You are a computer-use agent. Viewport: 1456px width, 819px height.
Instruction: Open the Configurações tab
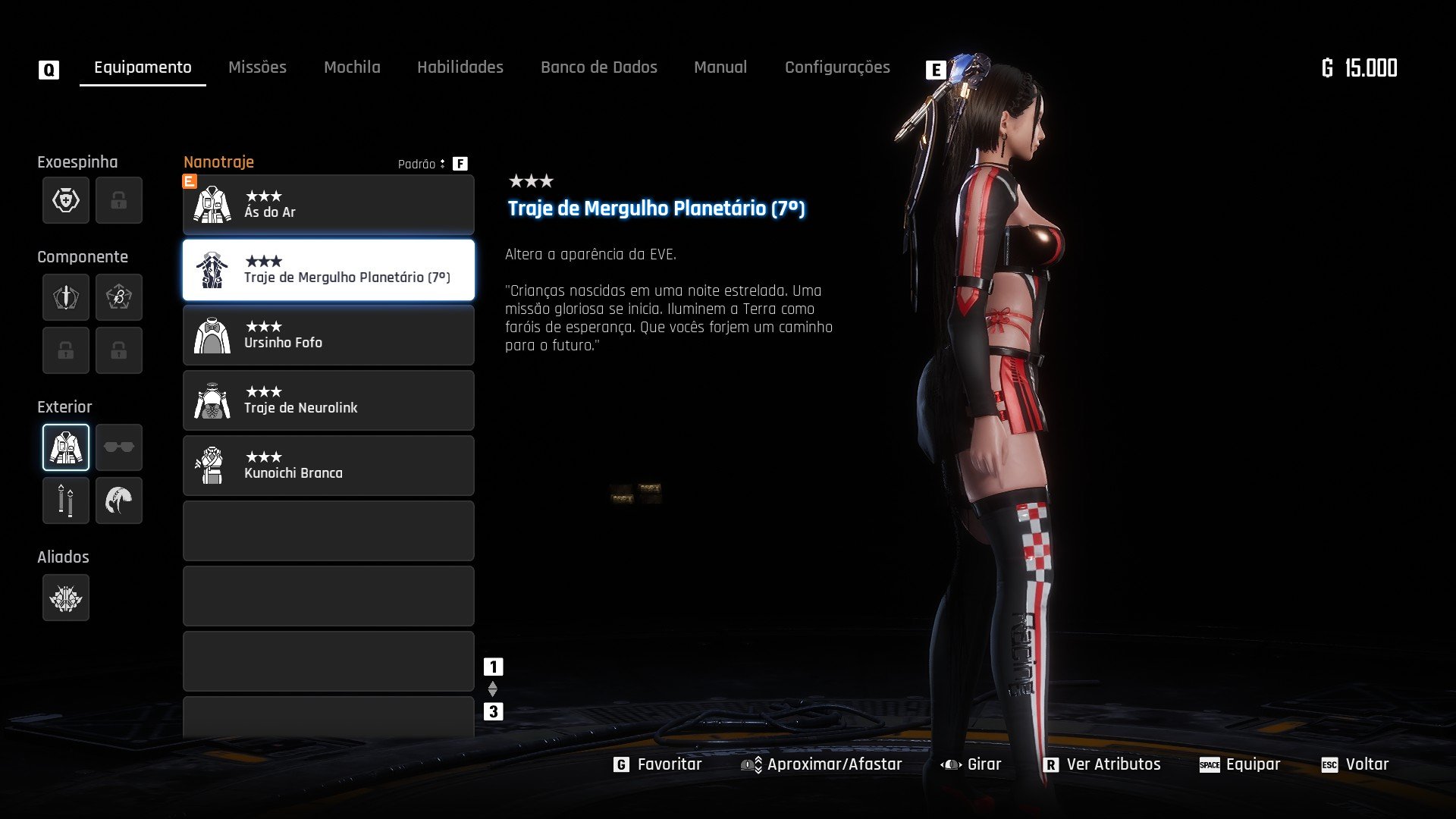pos(837,67)
